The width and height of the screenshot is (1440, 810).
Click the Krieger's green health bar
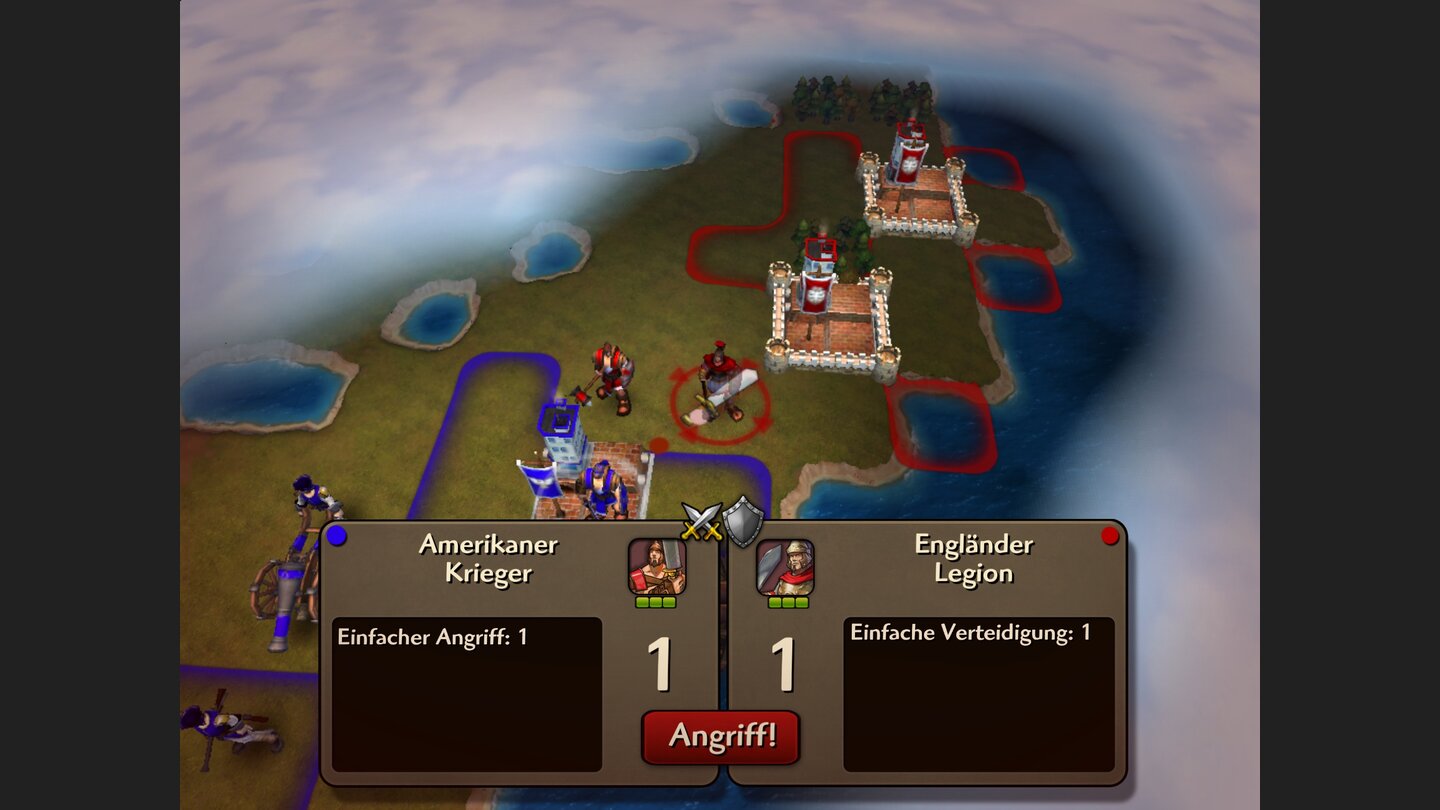coord(655,601)
